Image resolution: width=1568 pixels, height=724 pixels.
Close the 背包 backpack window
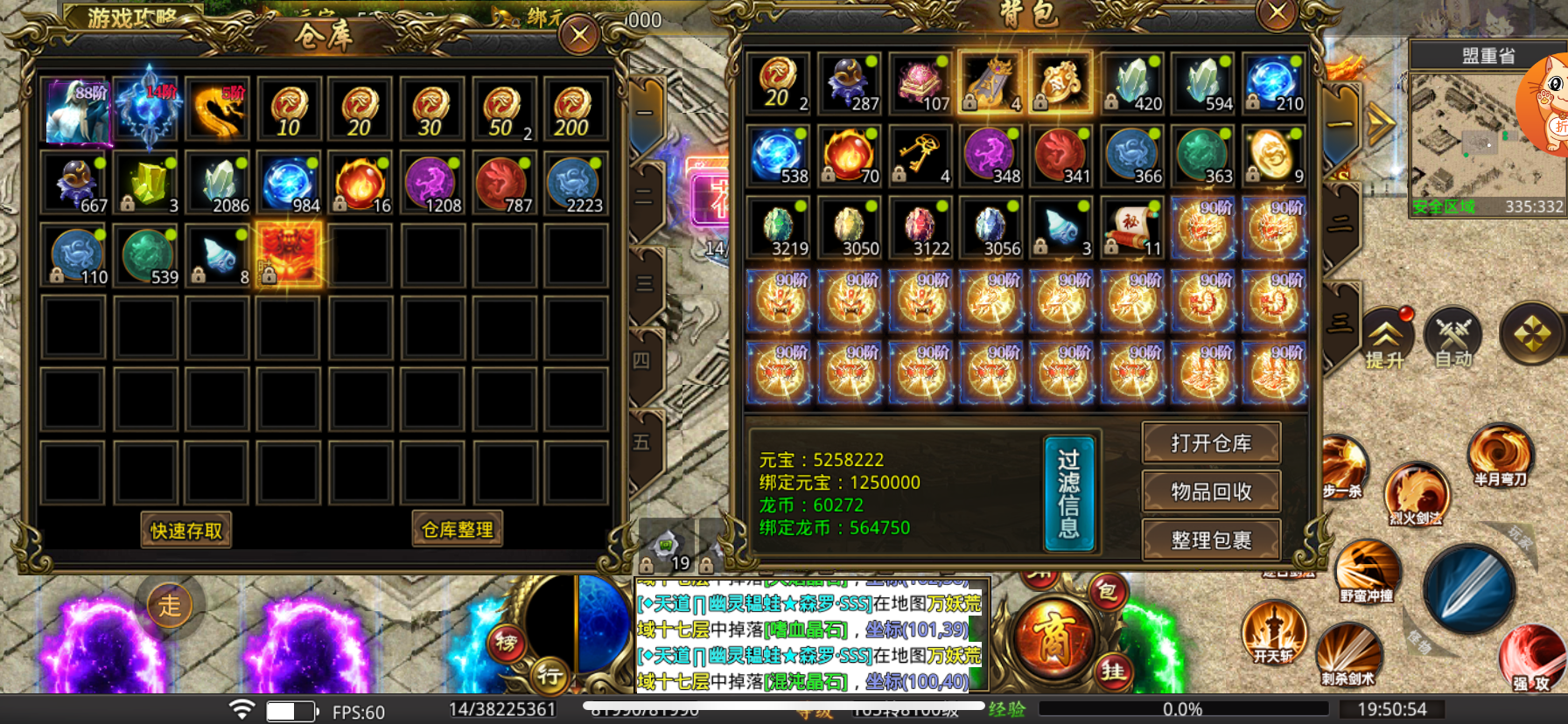tap(1277, 13)
